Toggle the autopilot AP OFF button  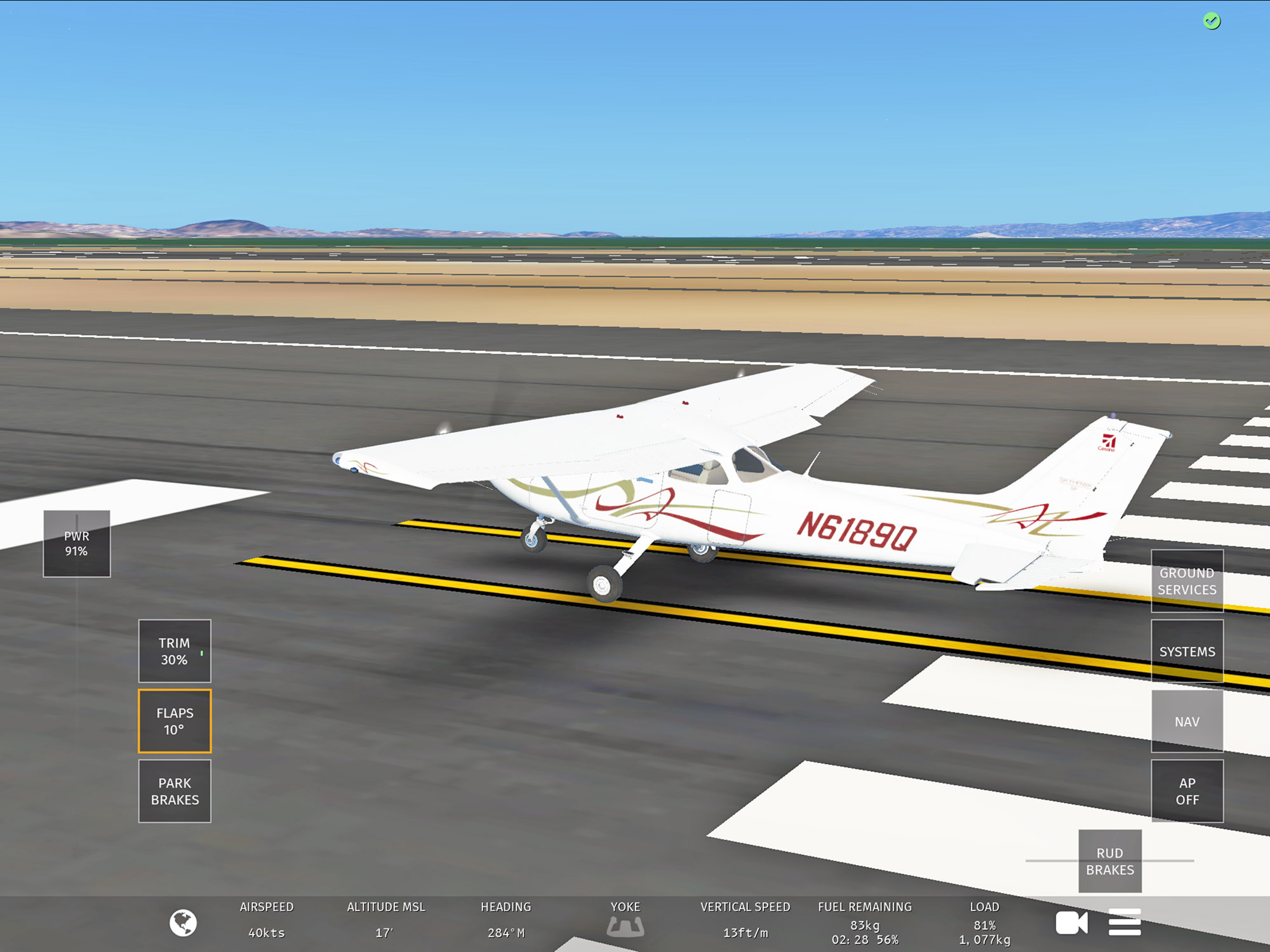click(1187, 791)
